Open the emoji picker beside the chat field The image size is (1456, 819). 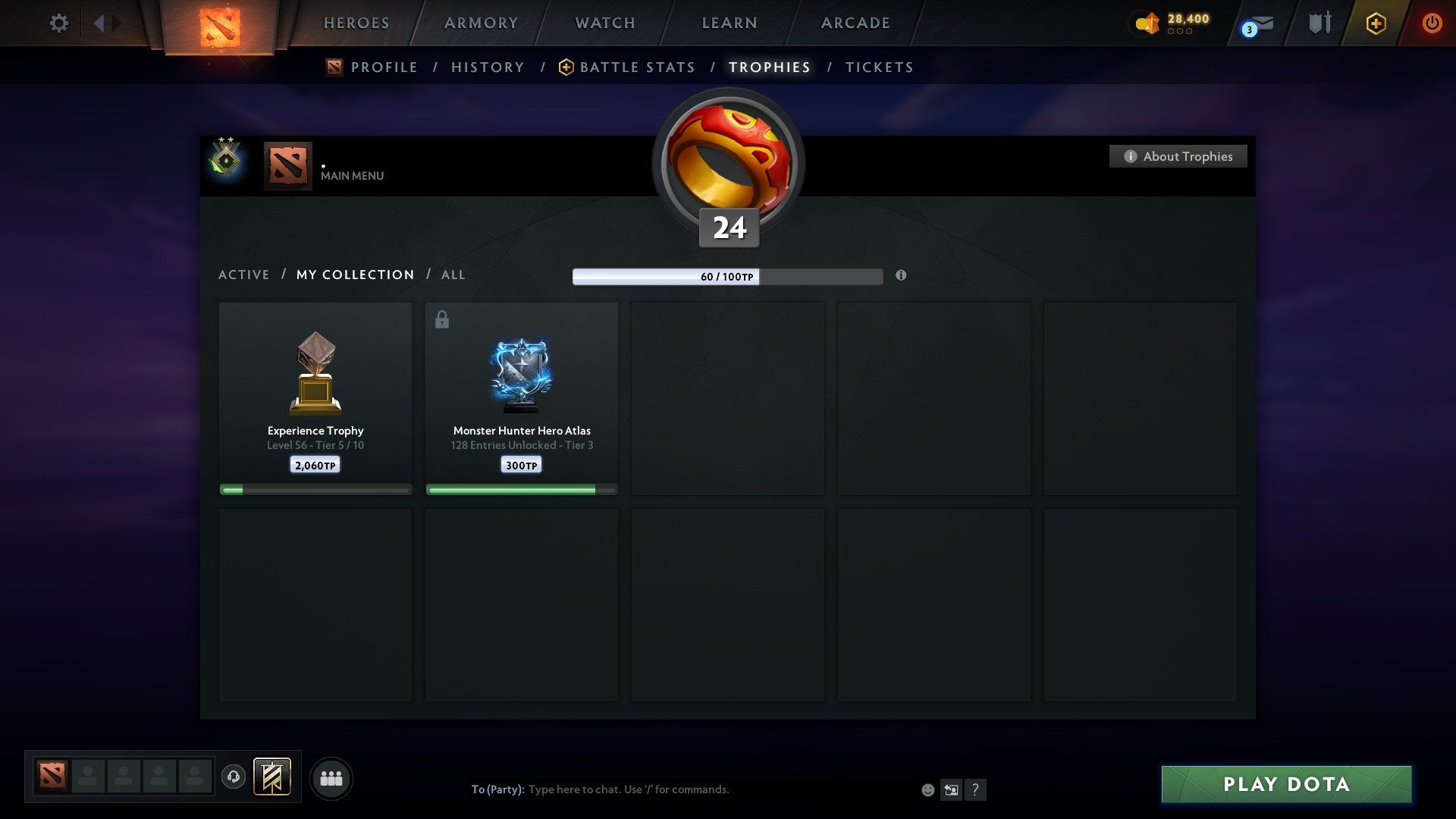coord(927,789)
